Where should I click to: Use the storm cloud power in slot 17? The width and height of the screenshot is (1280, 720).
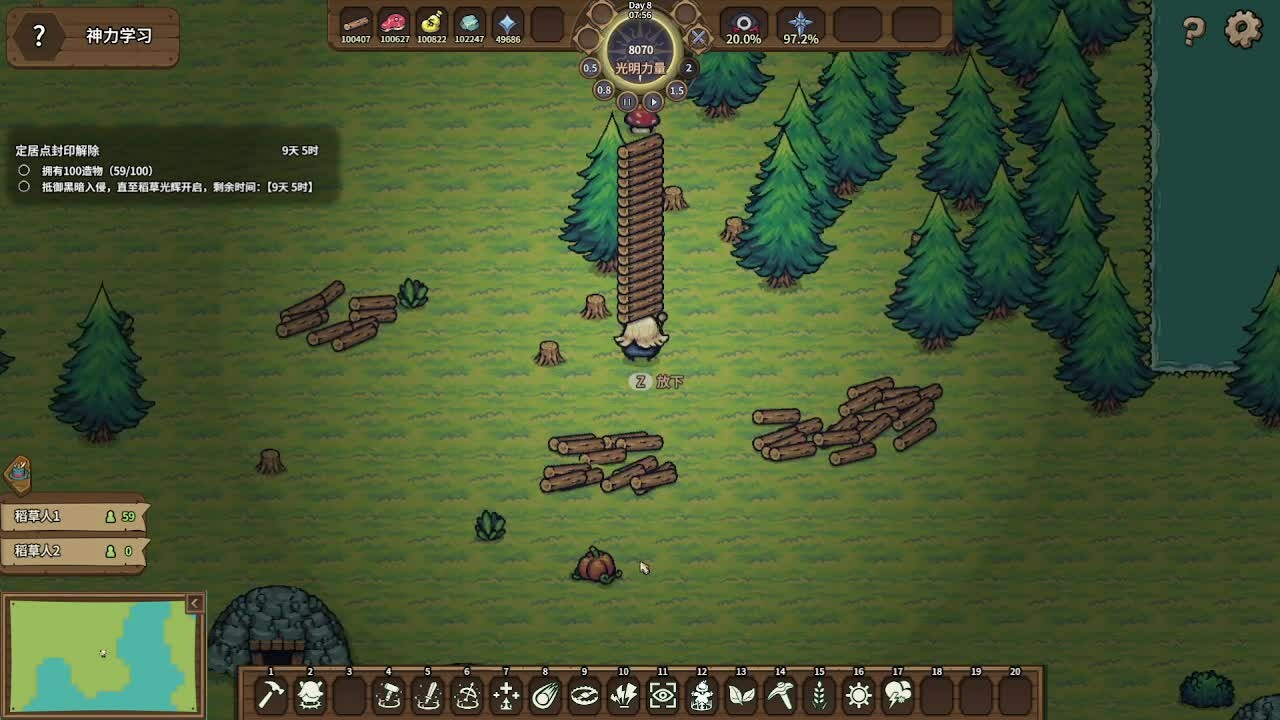coord(897,695)
